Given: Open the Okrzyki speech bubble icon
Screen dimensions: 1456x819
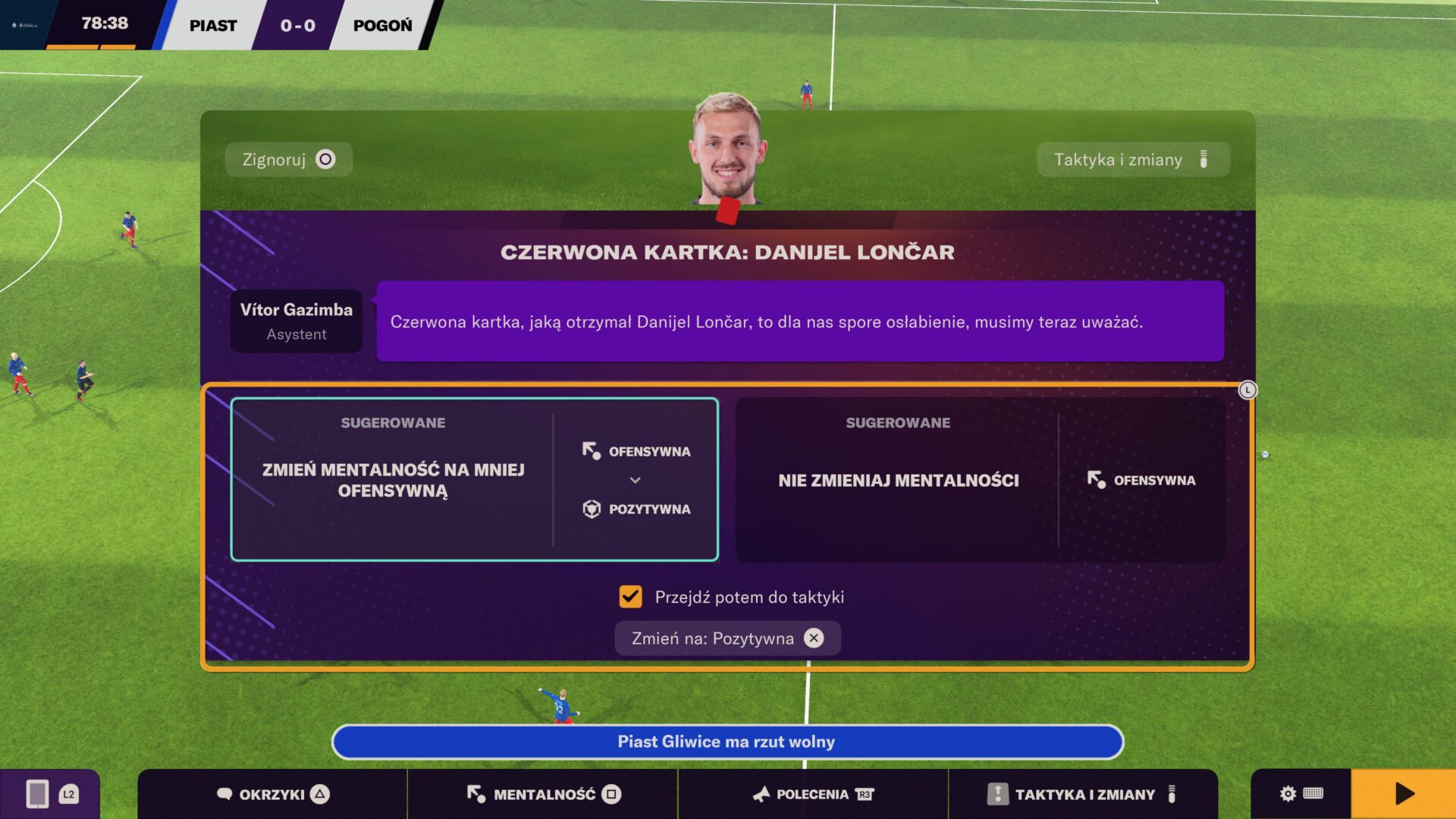Looking at the screenshot, I should pyautogui.click(x=224, y=794).
